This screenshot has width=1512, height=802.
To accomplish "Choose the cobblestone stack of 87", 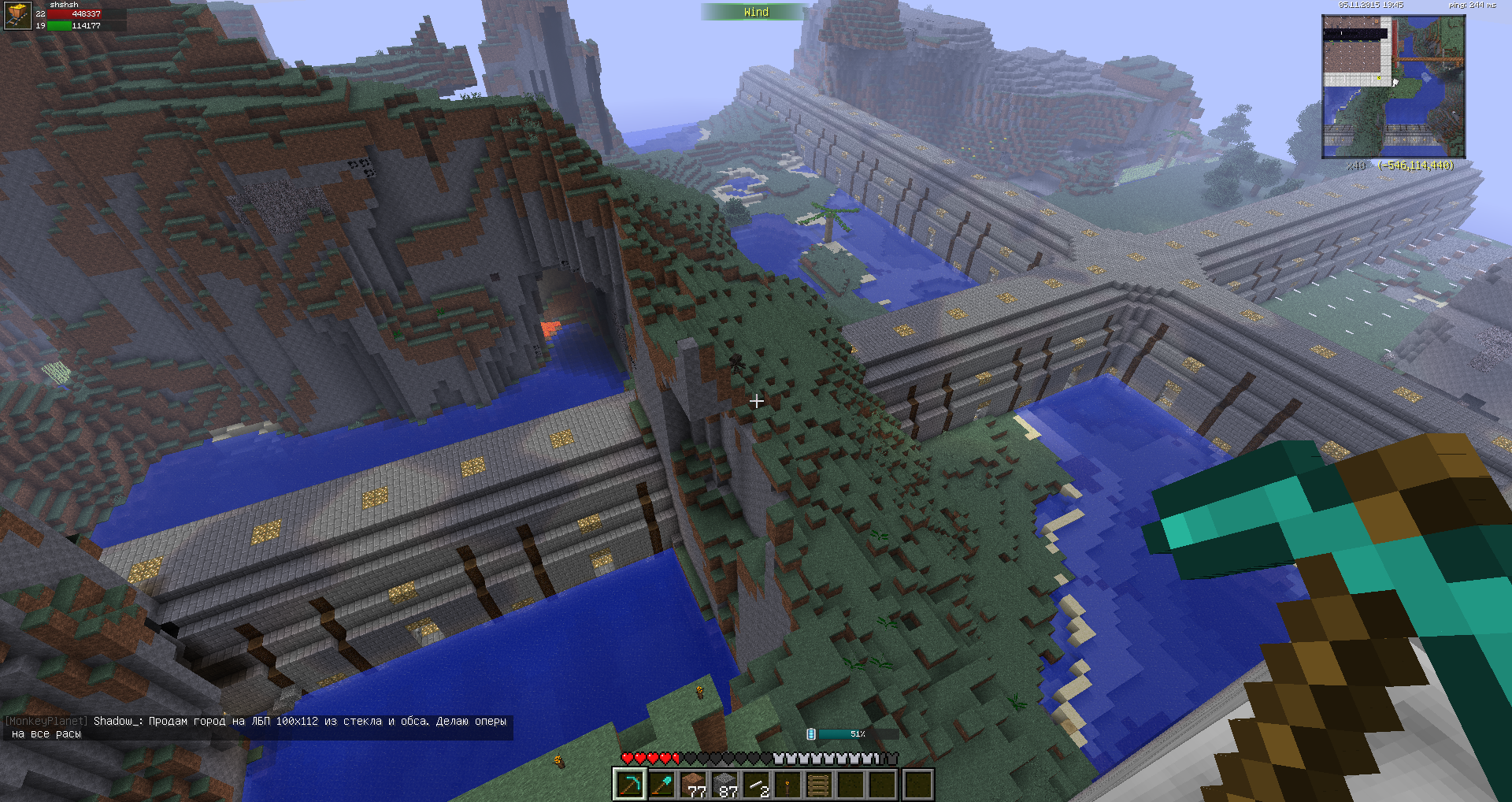I will pyautogui.click(x=725, y=785).
